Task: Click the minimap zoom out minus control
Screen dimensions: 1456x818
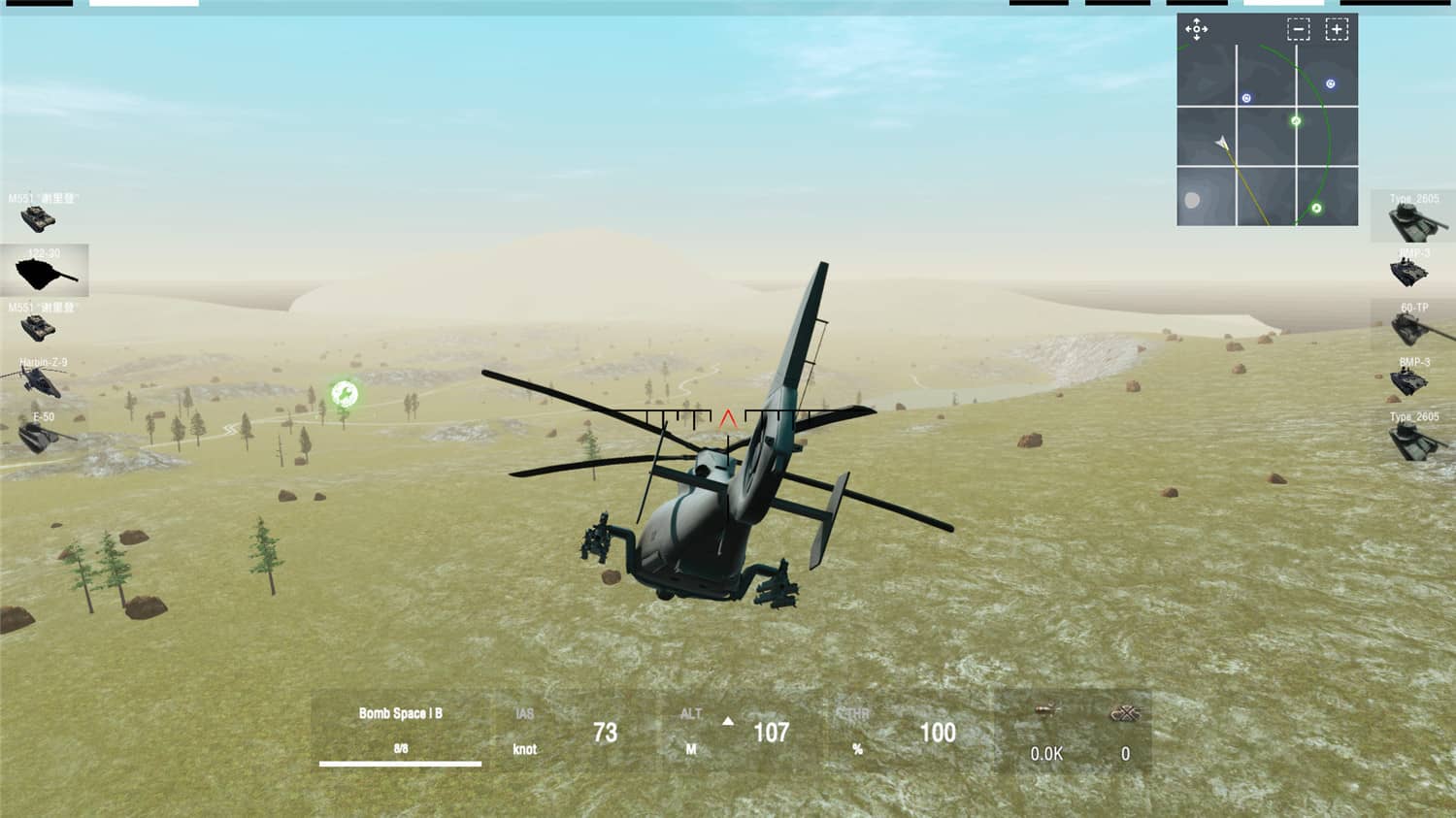Action: coord(1299,30)
